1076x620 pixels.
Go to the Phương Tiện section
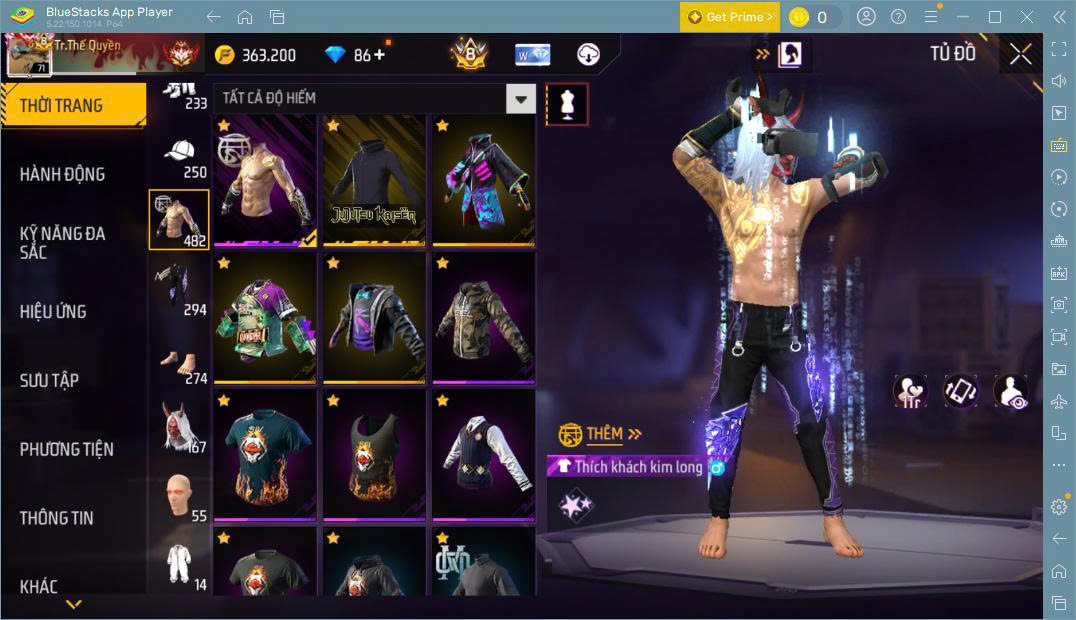67,449
